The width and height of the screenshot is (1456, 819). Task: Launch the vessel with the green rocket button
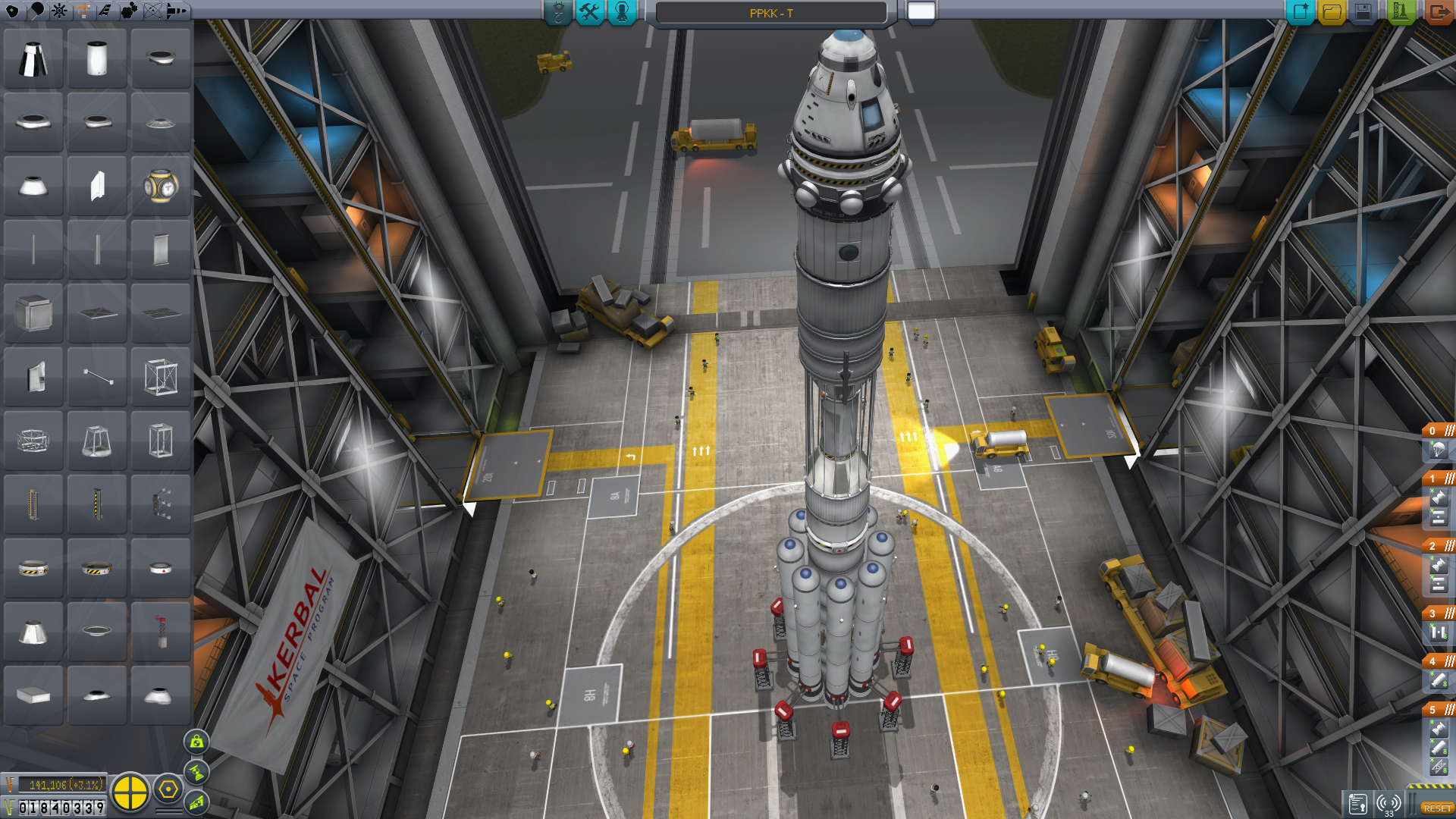[x=1400, y=12]
